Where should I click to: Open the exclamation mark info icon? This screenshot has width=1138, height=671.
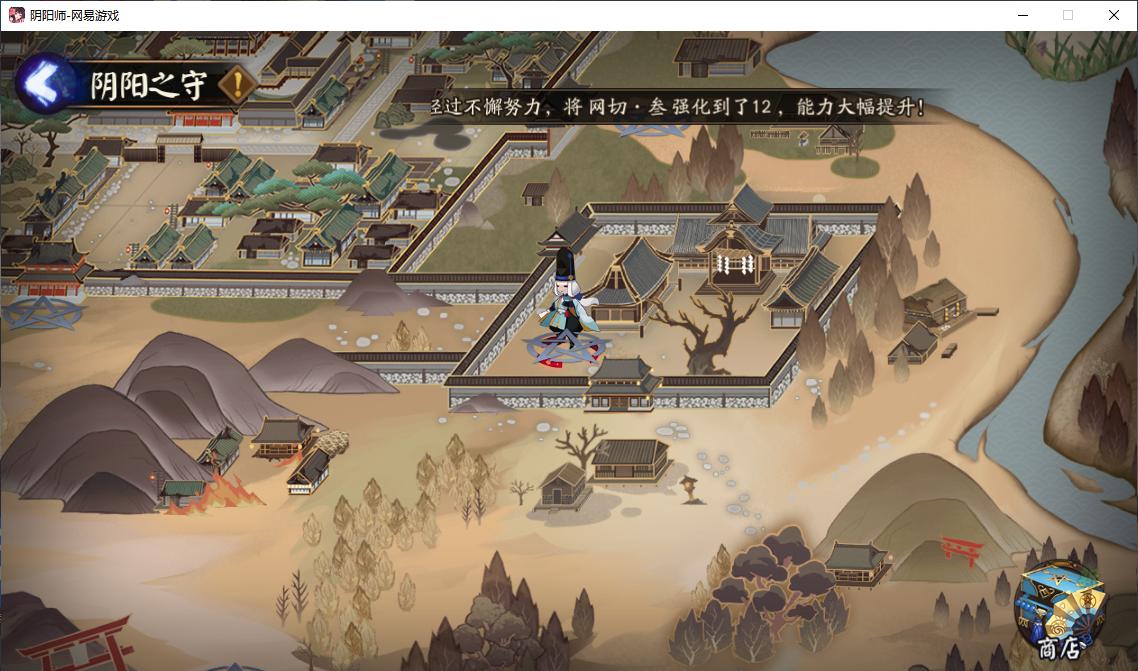pos(237,86)
